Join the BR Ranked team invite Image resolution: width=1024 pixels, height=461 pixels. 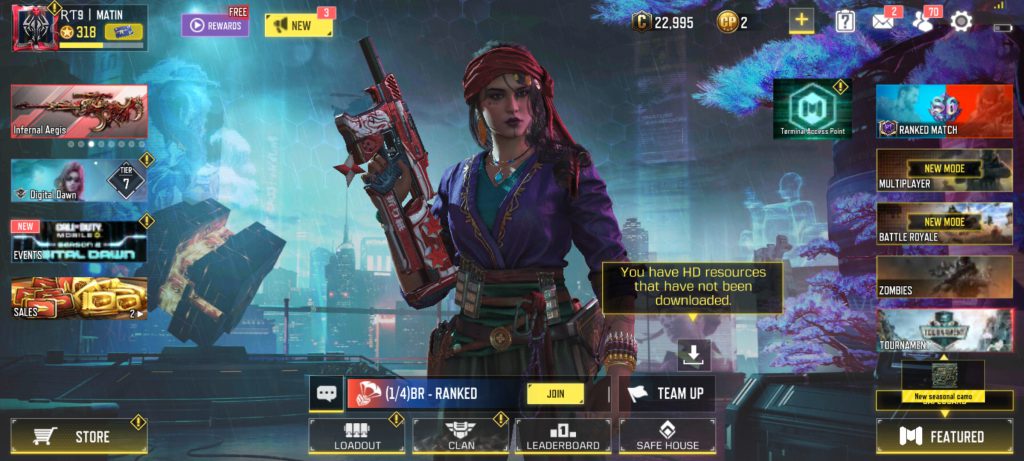point(555,394)
